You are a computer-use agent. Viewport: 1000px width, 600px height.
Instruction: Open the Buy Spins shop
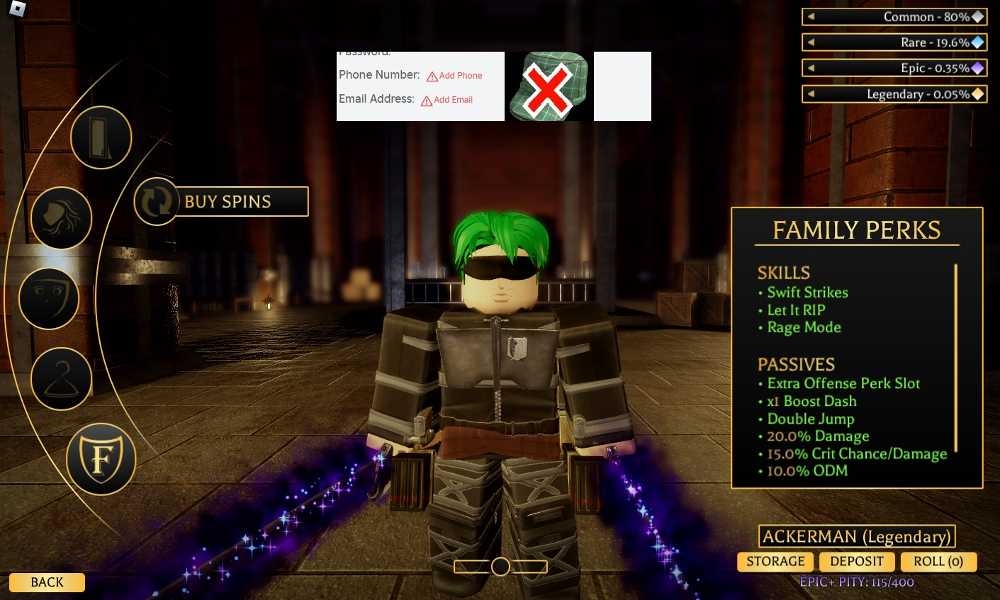[240, 201]
